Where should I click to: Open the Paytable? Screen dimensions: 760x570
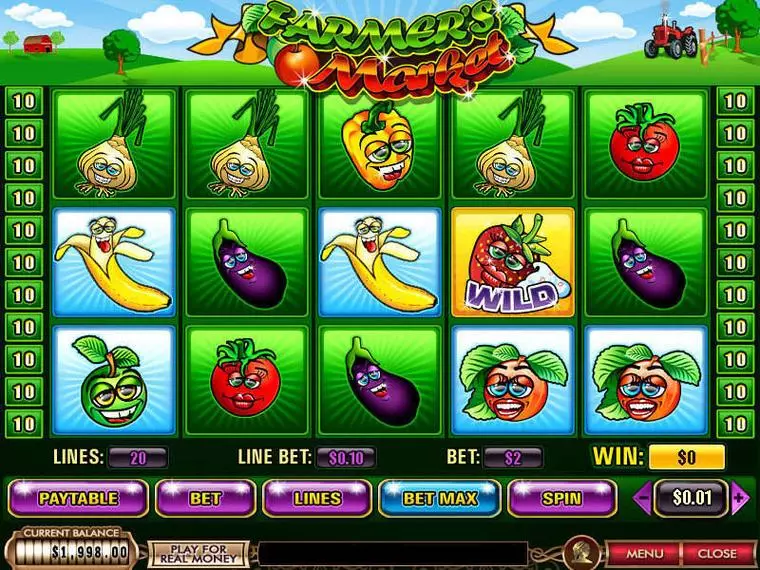78,497
